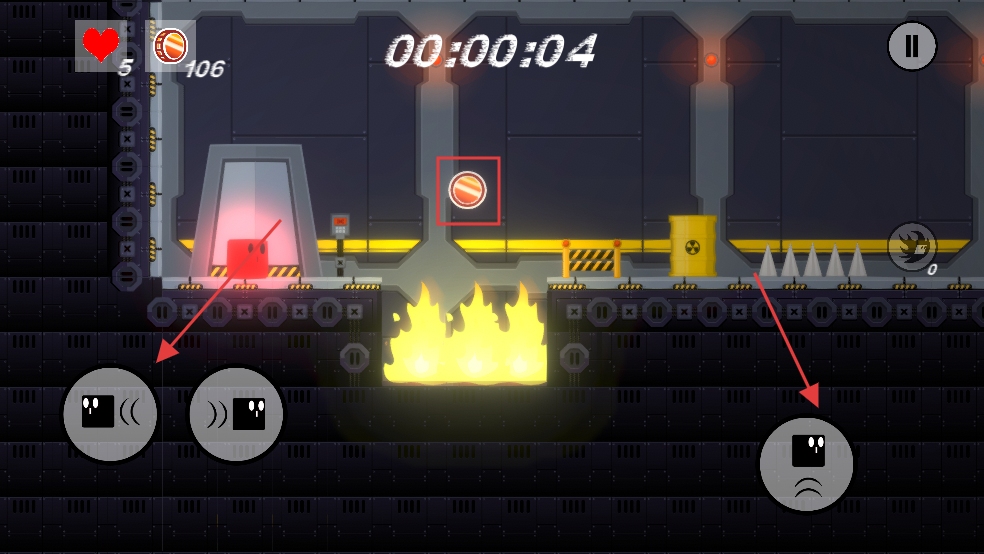Screen dimensions: 984x554
Task: Activate the dash ability icon
Action: 912,246
